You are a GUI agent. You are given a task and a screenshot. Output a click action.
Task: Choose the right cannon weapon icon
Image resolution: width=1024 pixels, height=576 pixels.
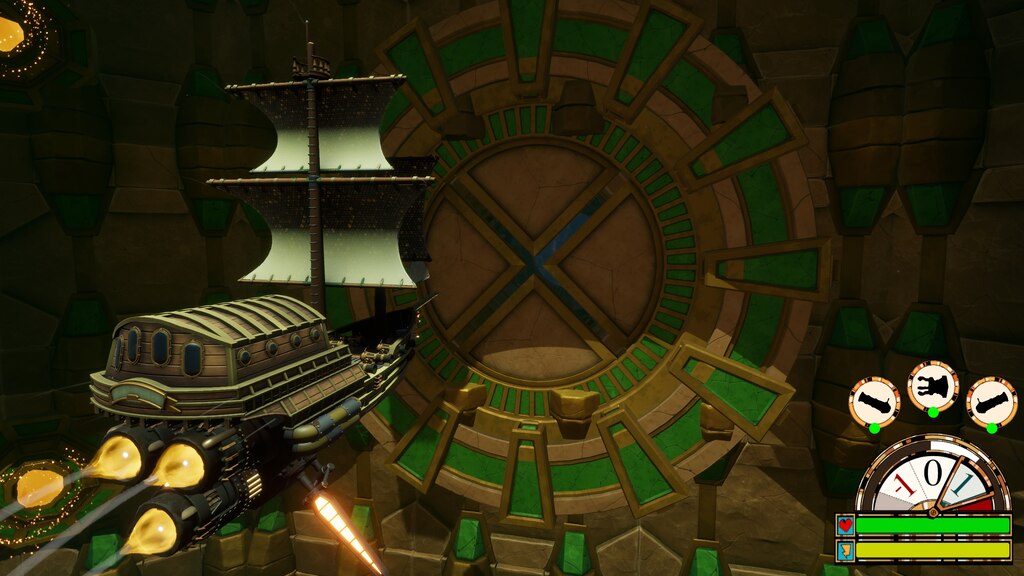992,400
